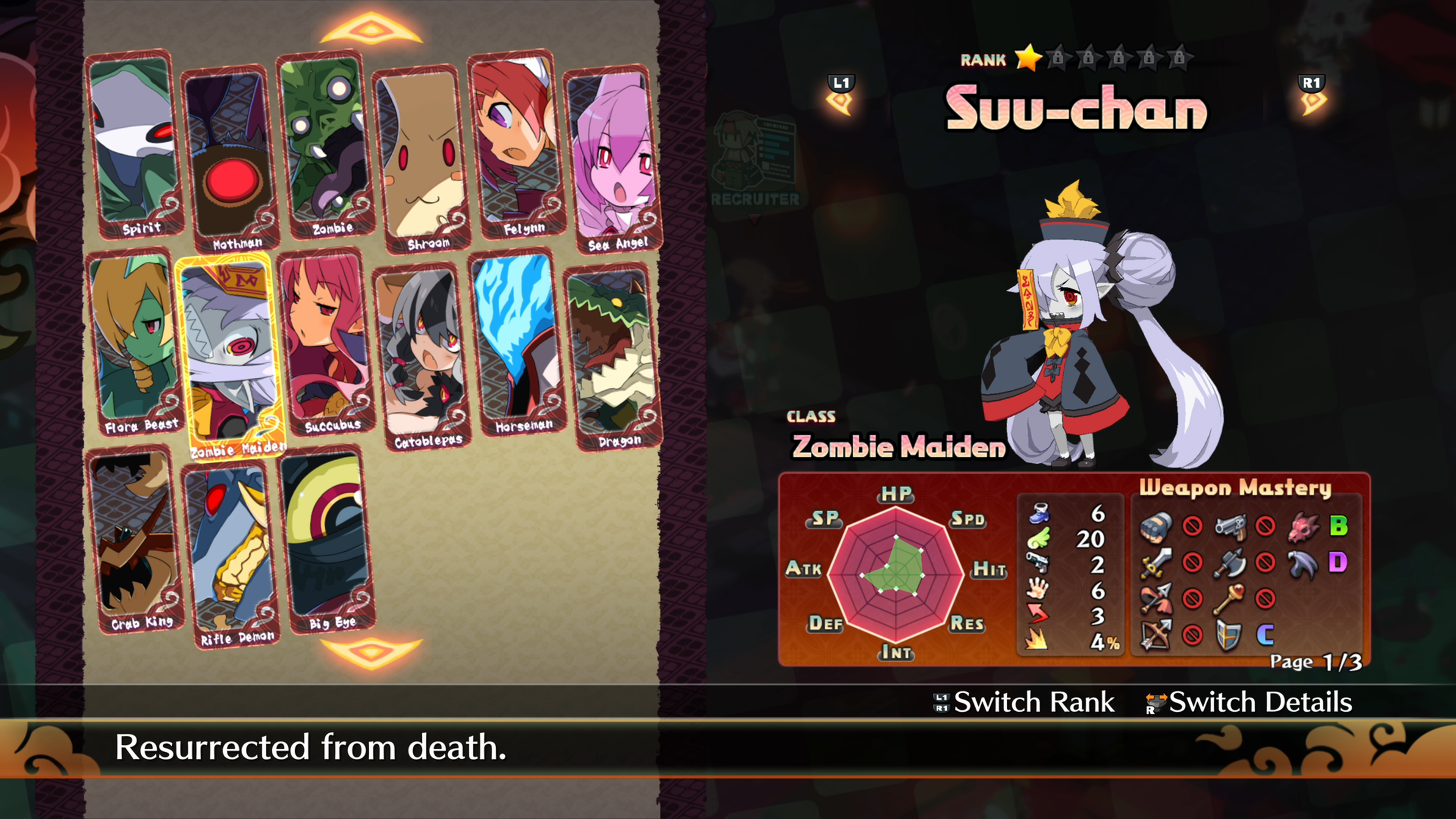Click the glowing down arrow below the class list
The image size is (1456, 819).
coord(371,652)
